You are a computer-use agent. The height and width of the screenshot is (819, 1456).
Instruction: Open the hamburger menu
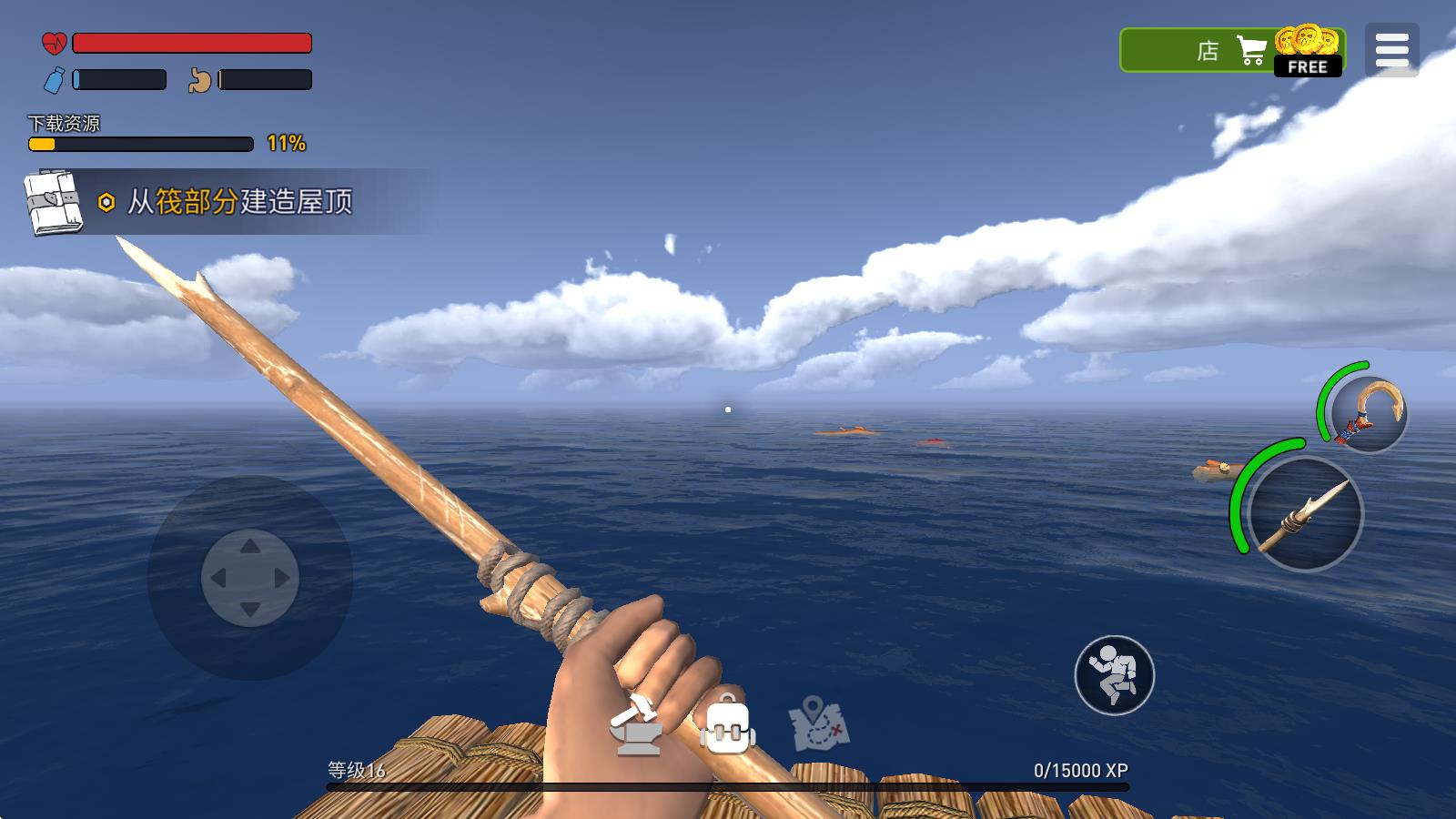coord(1391,50)
